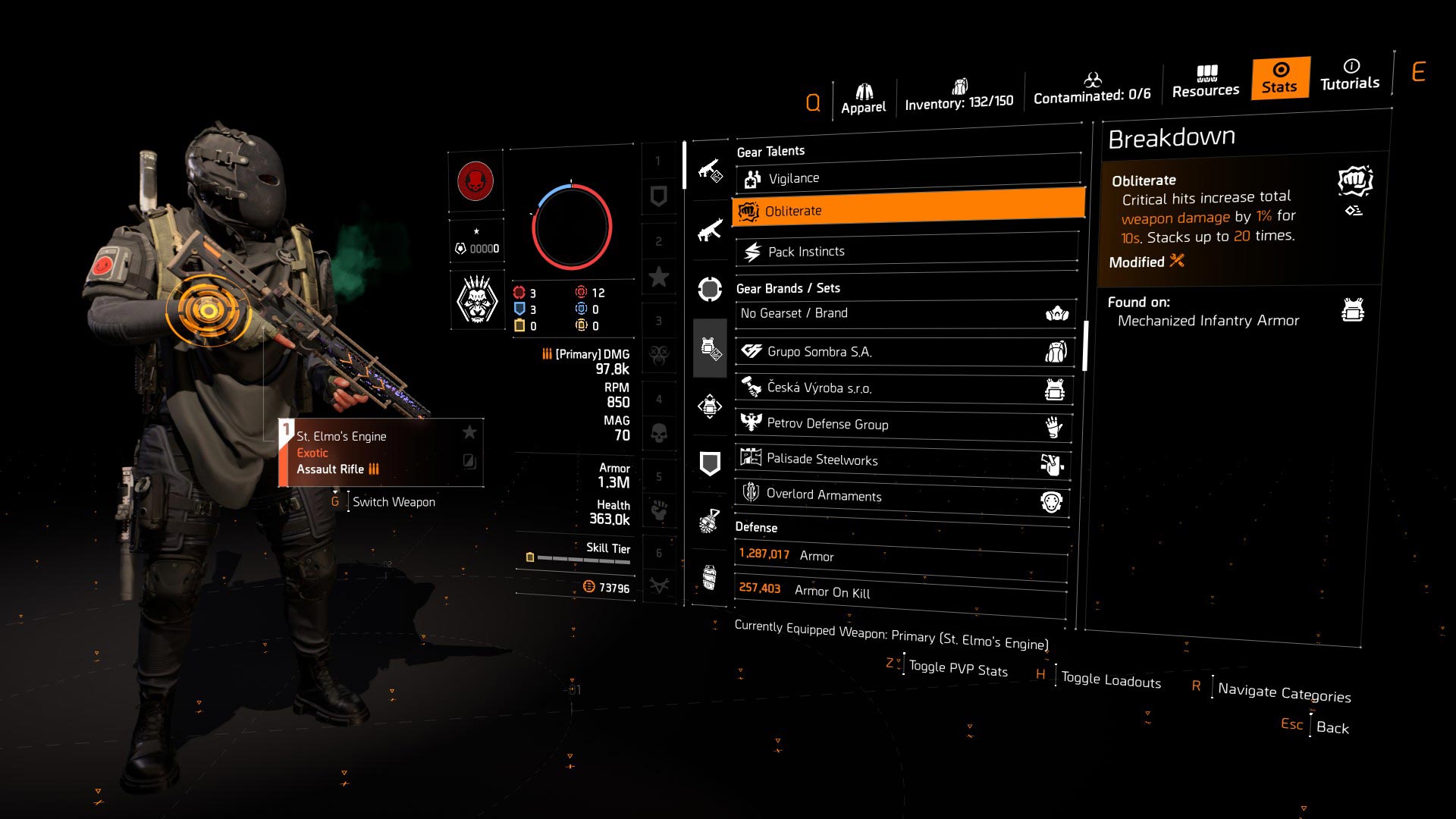Click the Tutorials button
The height and width of the screenshot is (819, 1456).
(x=1349, y=78)
